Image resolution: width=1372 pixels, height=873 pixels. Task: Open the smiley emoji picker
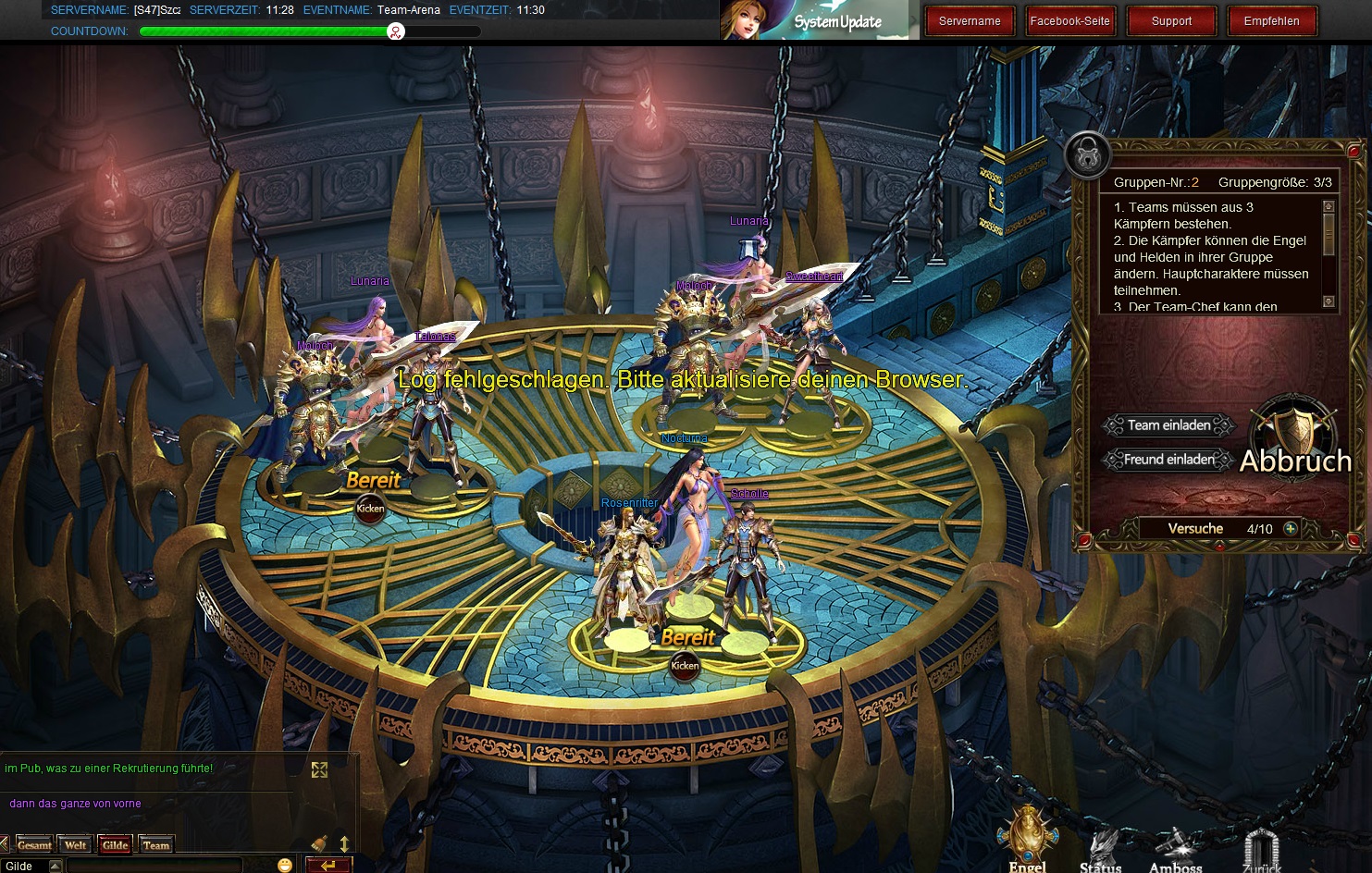point(285,866)
